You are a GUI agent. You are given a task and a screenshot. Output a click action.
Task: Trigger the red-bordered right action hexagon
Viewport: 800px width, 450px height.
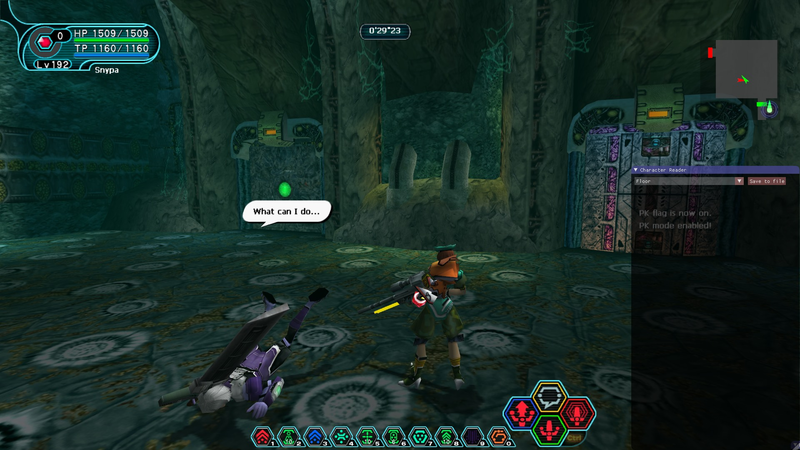pyautogui.click(x=577, y=411)
